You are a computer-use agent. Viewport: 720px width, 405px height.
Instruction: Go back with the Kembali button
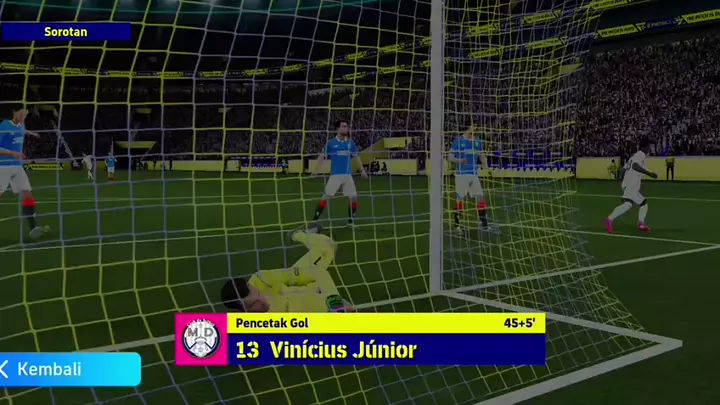68,369
